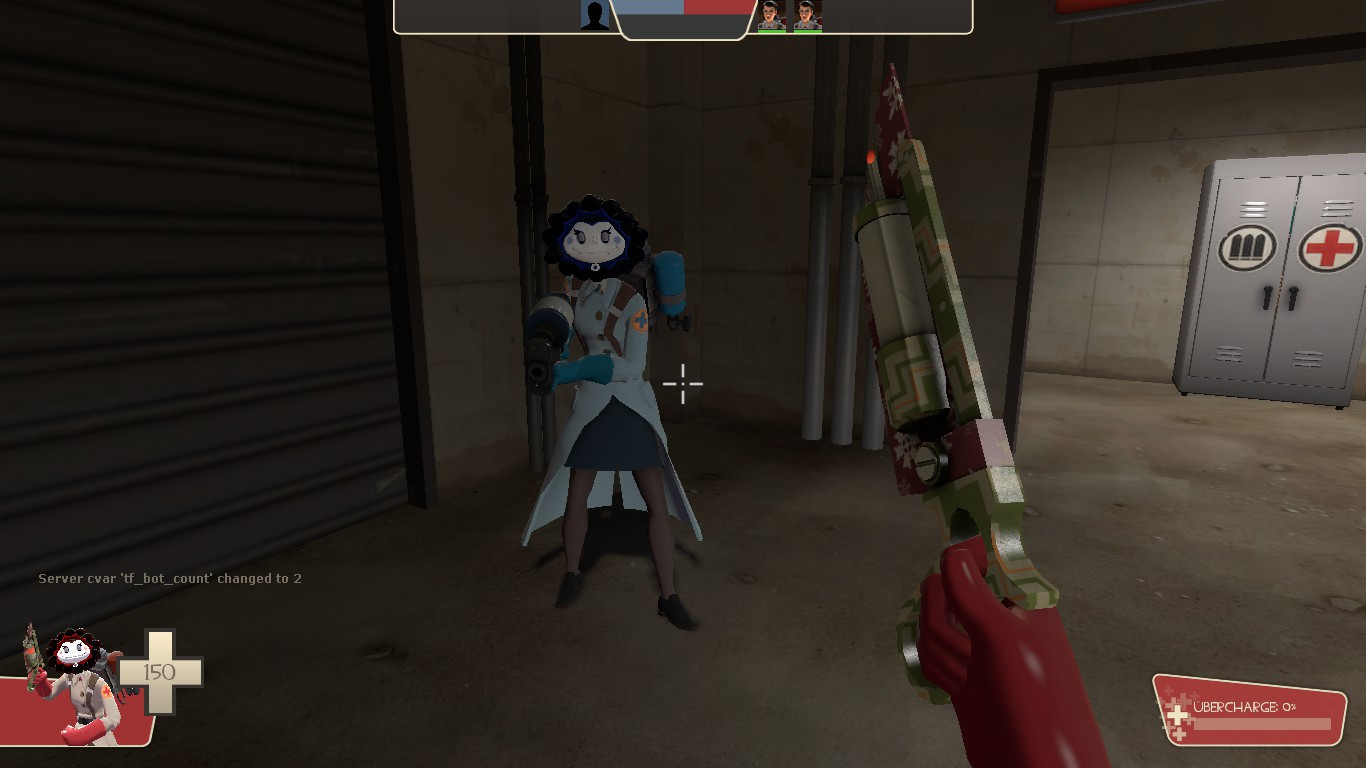Select the second teammate avatar at top right
Screen dimensions: 1366x768
tap(806, 15)
